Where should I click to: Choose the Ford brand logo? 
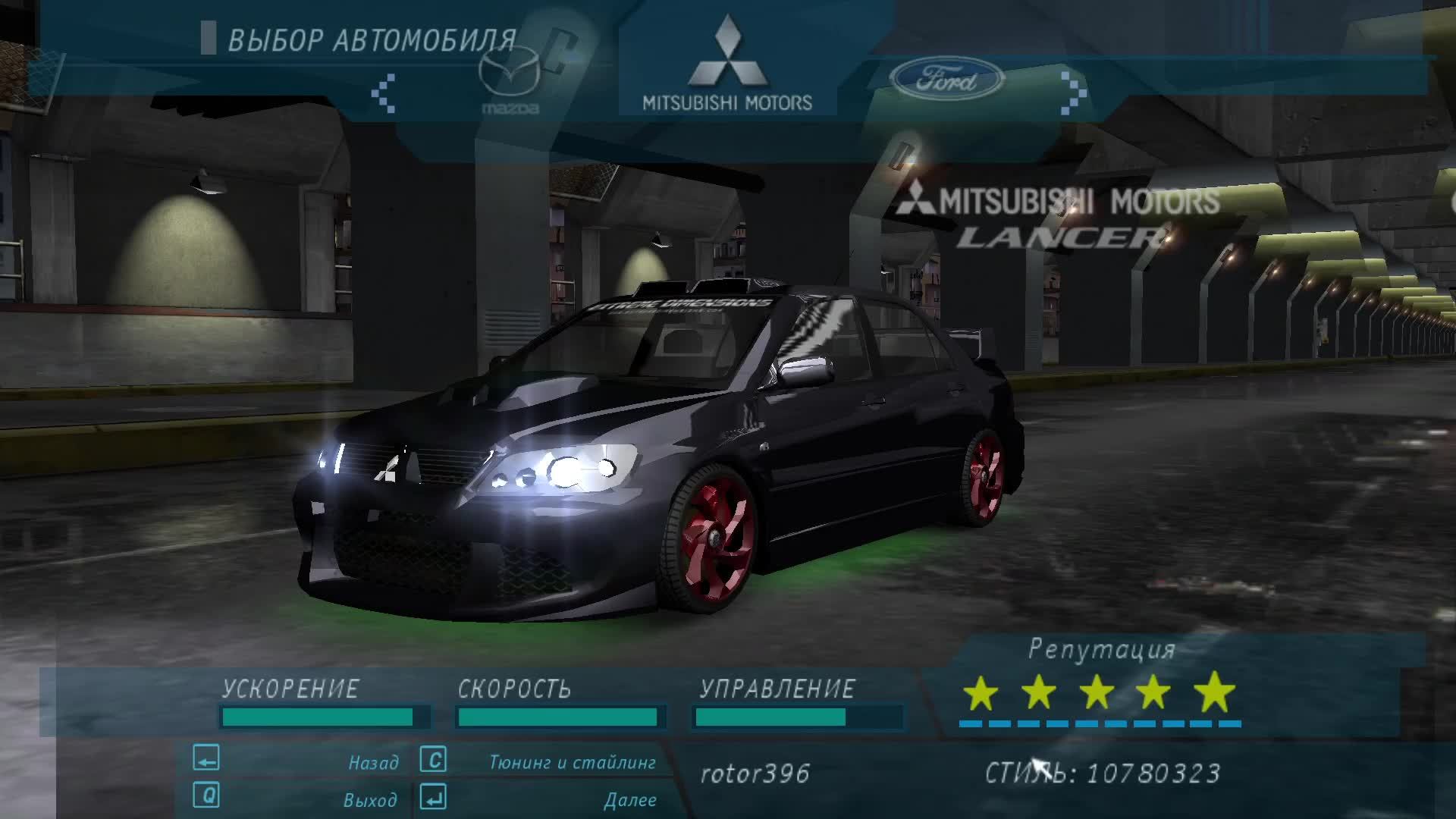[x=946, y=80]
